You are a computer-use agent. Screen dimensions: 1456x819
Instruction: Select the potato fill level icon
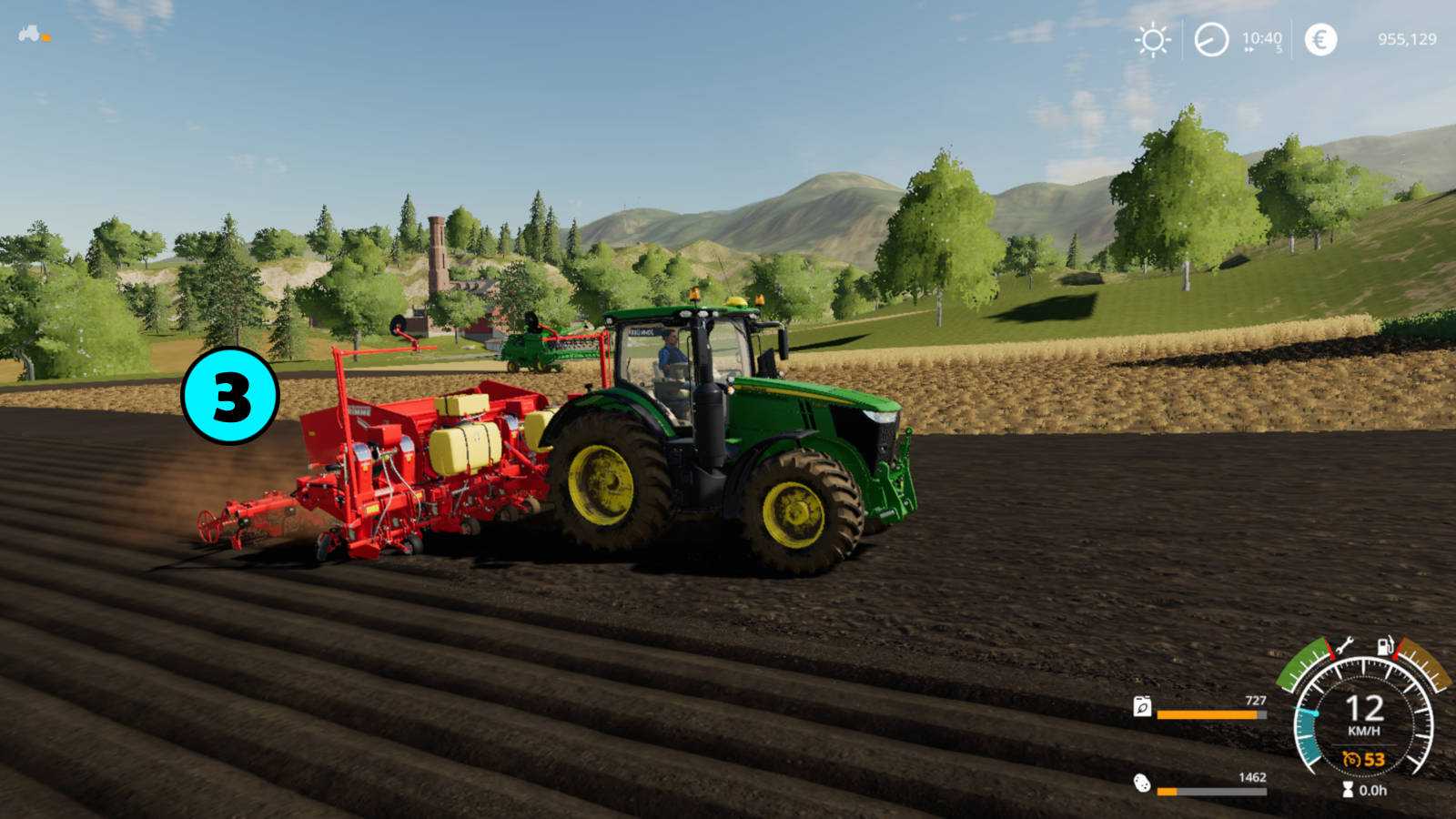[x=1142, y=783]
